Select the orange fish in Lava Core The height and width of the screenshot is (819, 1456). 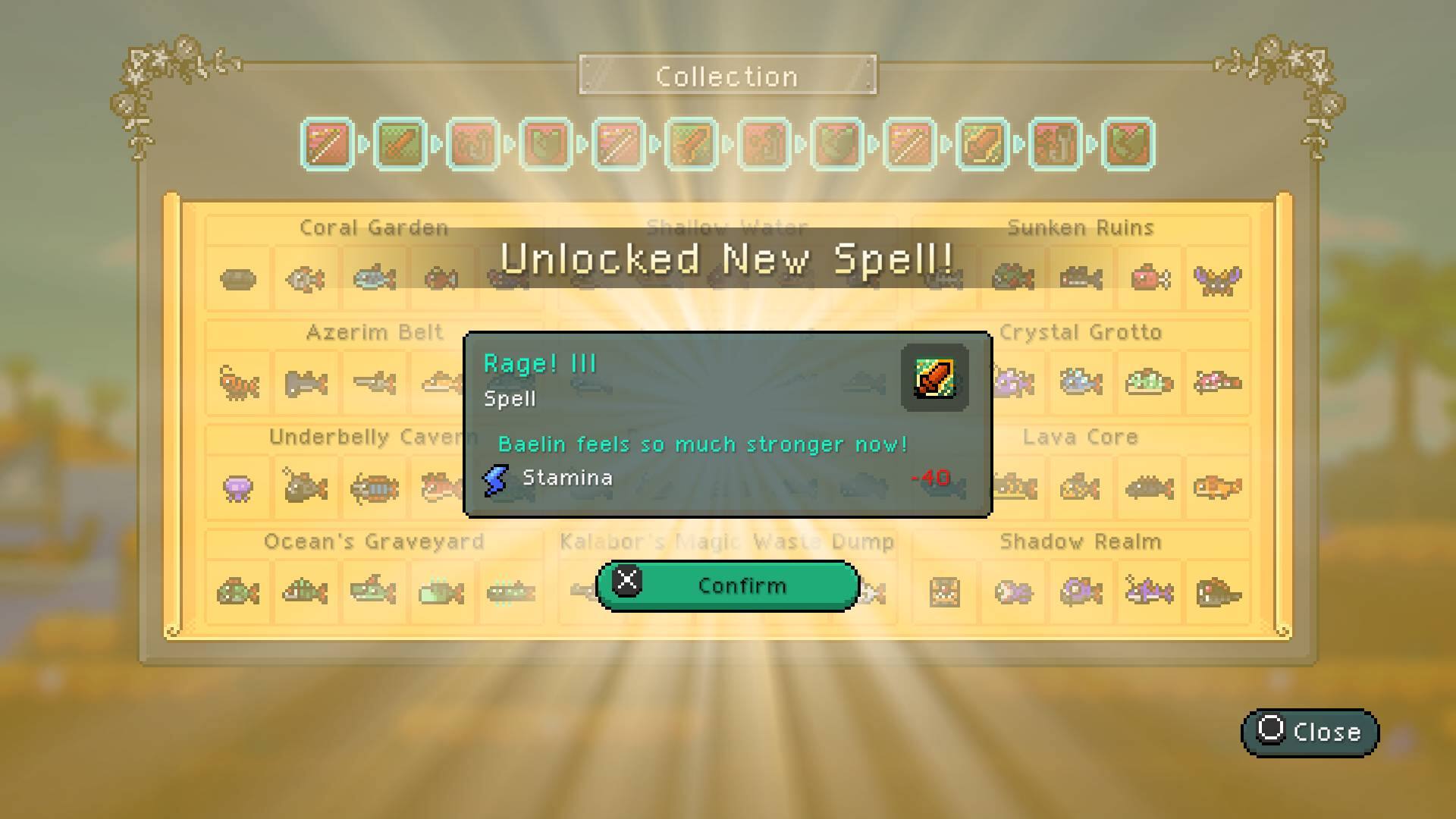point(1219,488)
